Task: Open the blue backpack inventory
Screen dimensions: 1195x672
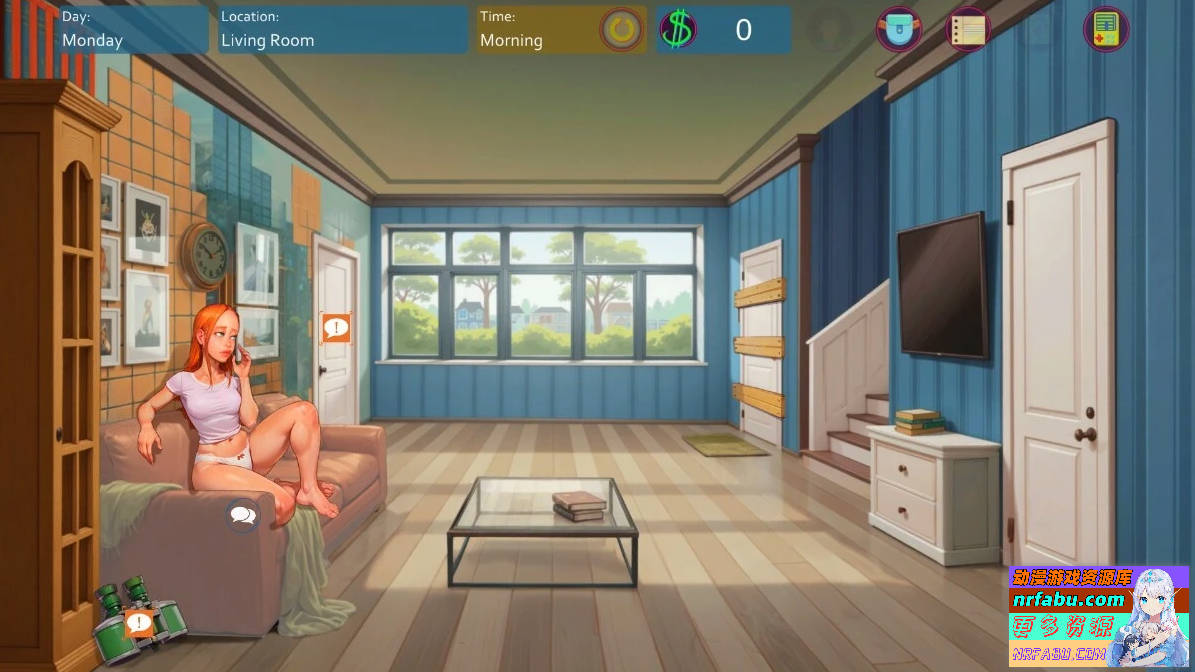Action: 898,29
